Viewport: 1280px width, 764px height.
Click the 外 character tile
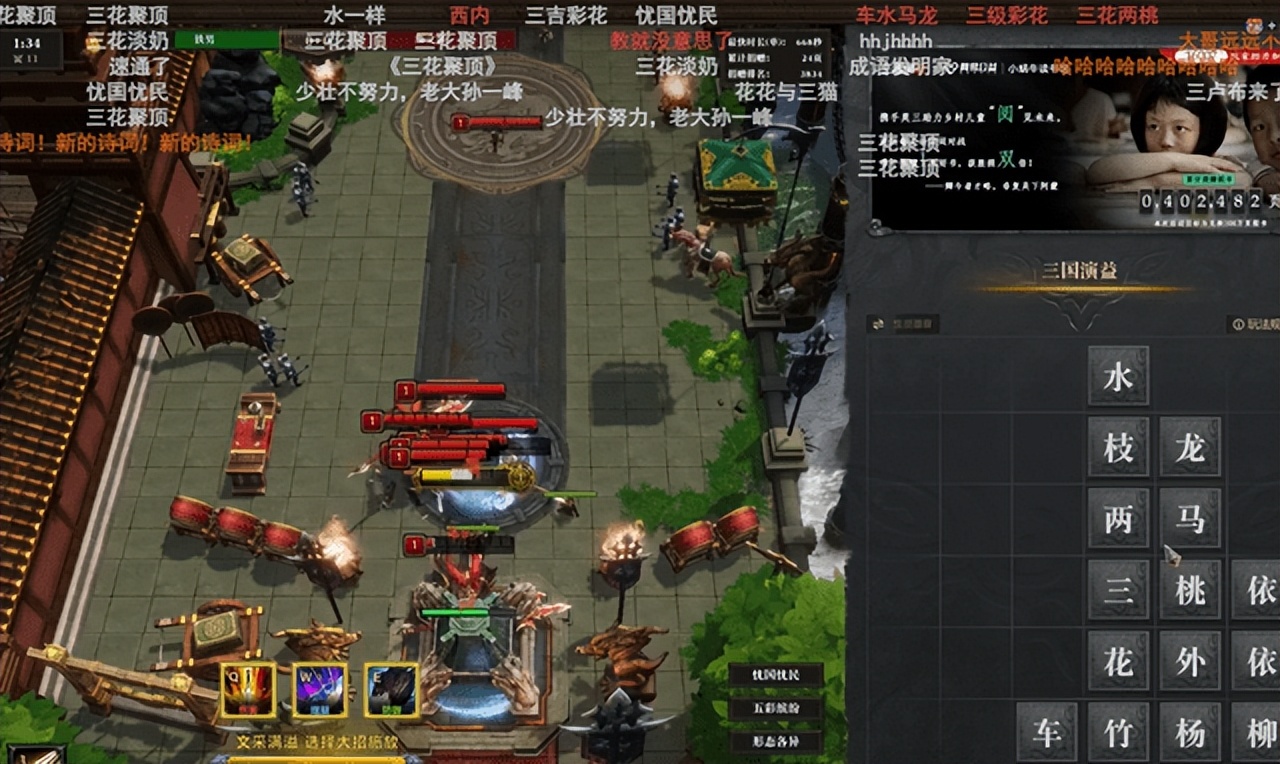tap(1190, 661)
